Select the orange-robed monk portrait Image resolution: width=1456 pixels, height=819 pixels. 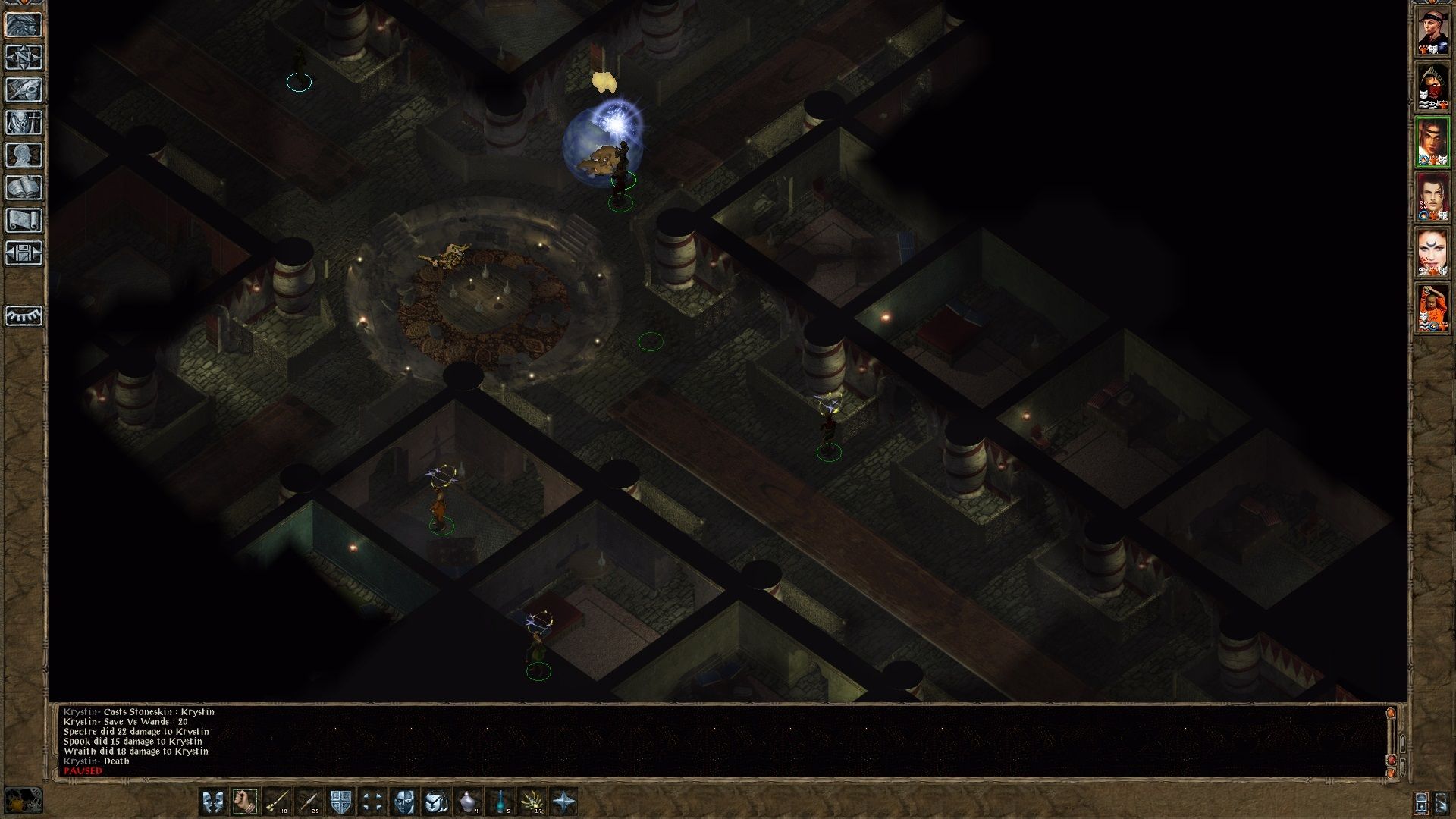tap(1432, 309)
